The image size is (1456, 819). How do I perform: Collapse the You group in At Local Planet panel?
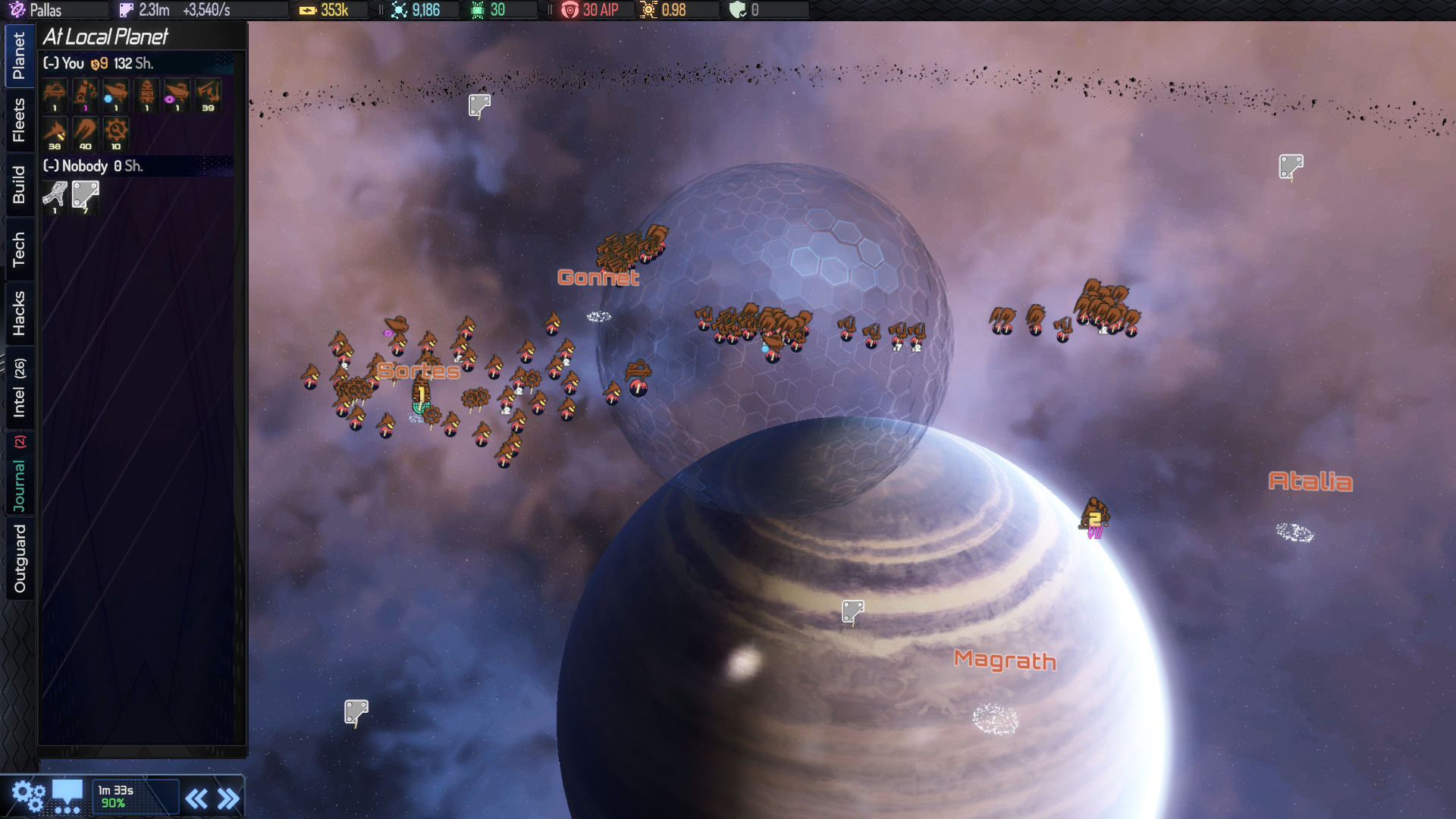(49, 64)
